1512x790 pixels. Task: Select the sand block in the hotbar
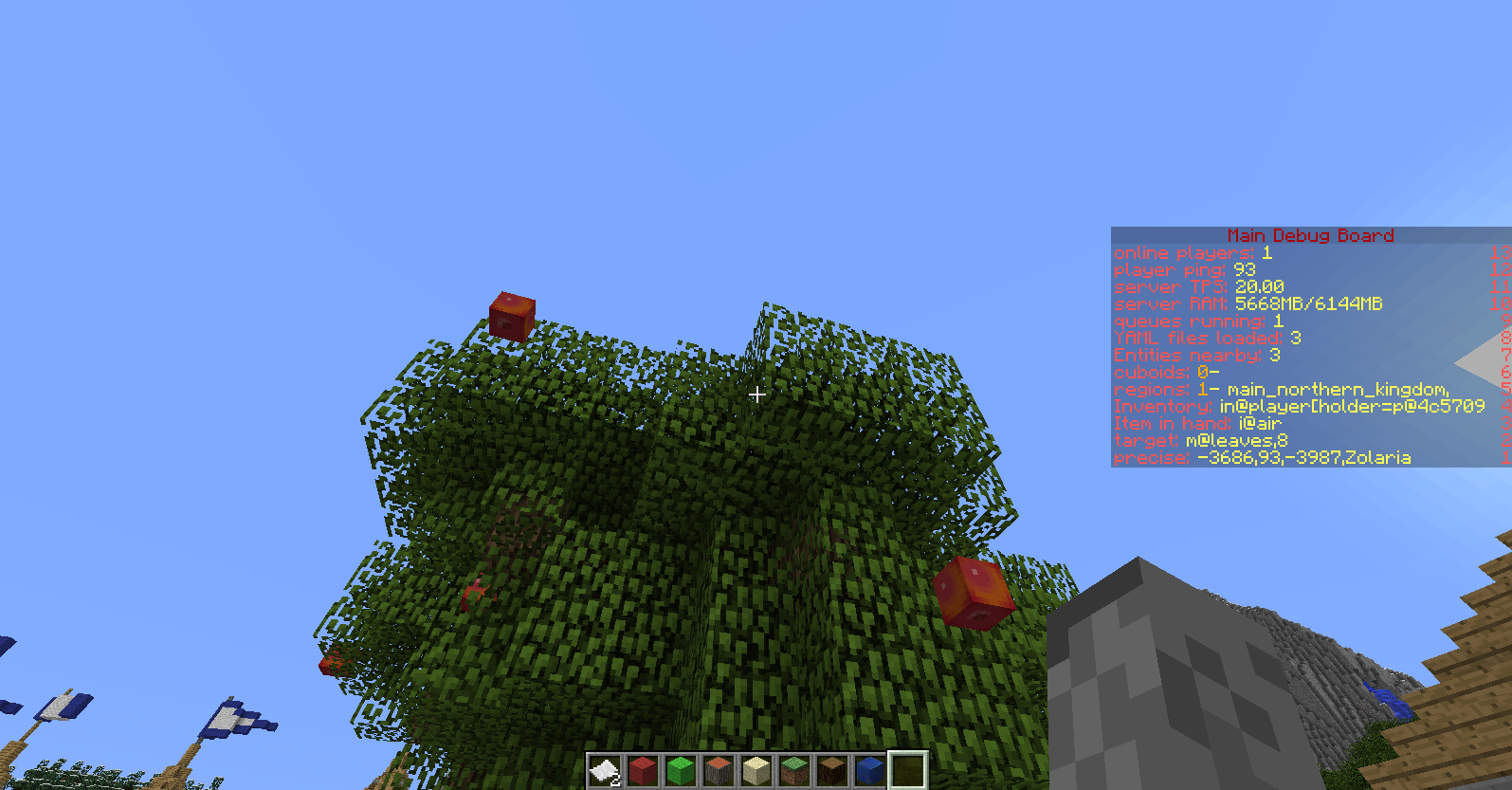(756, 771)
